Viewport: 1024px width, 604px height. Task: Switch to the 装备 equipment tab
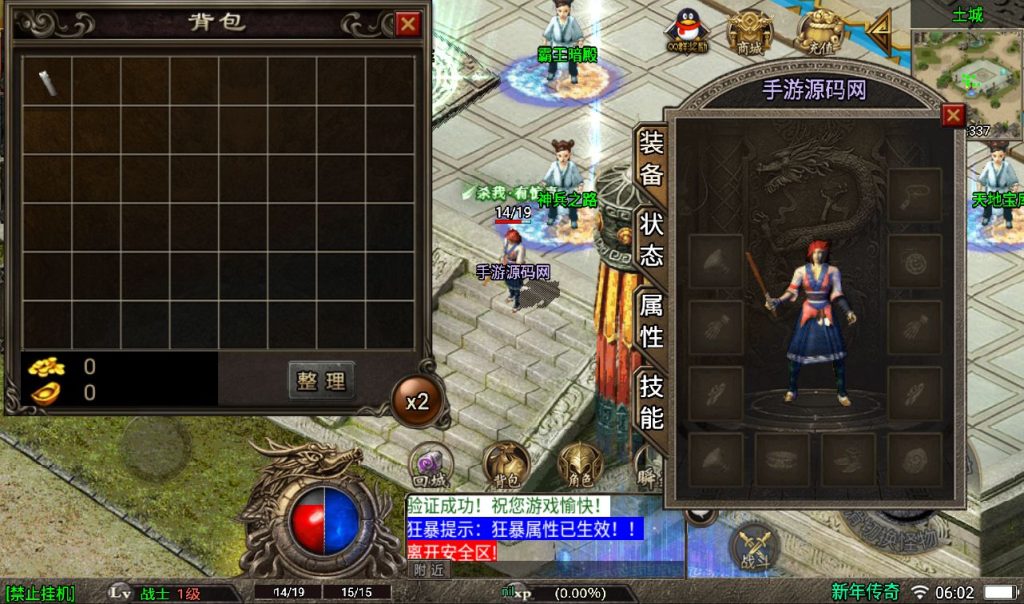coord(651,158)
